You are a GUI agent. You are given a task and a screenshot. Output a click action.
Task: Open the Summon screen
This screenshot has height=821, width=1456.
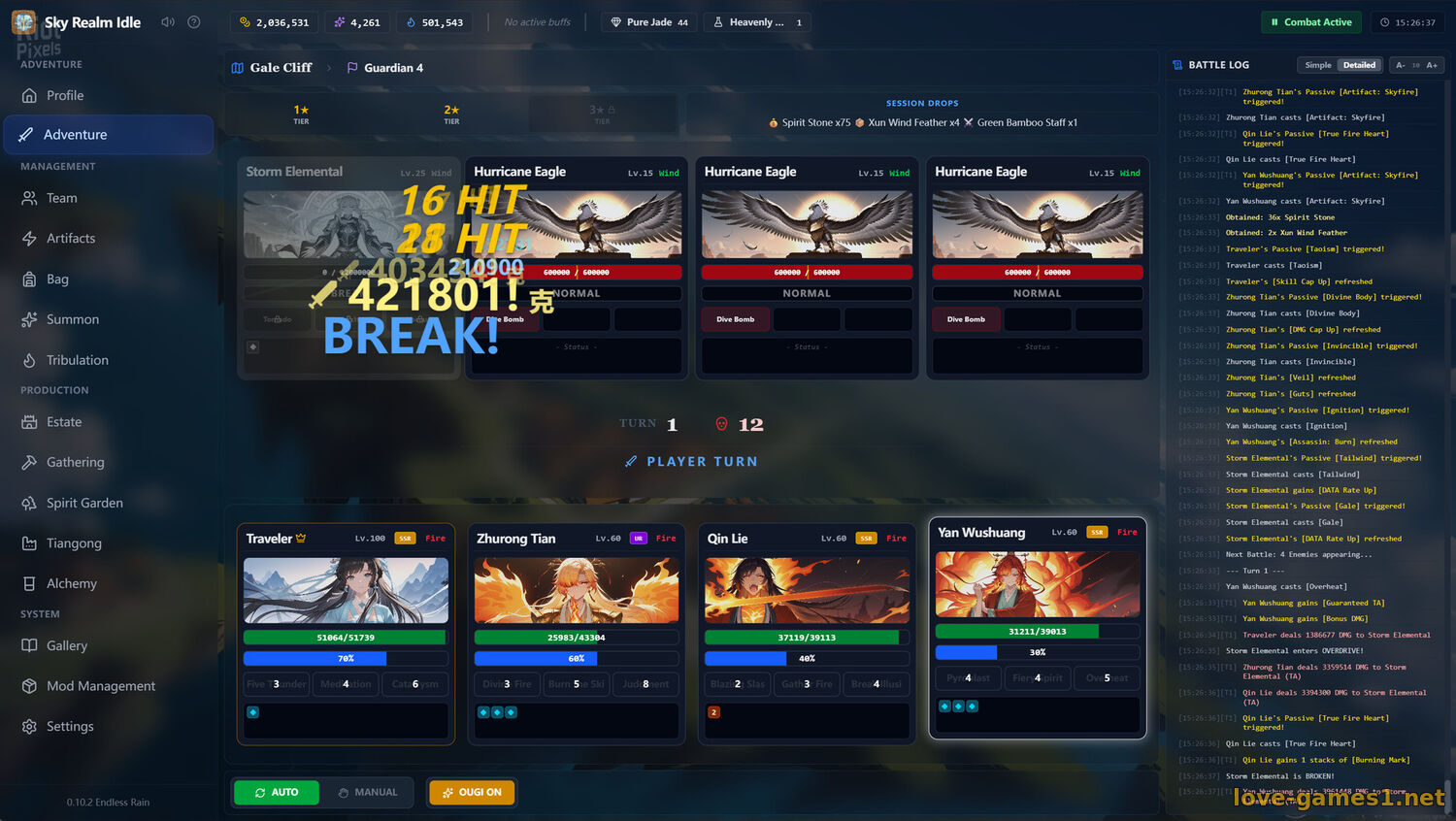[73, 319]
